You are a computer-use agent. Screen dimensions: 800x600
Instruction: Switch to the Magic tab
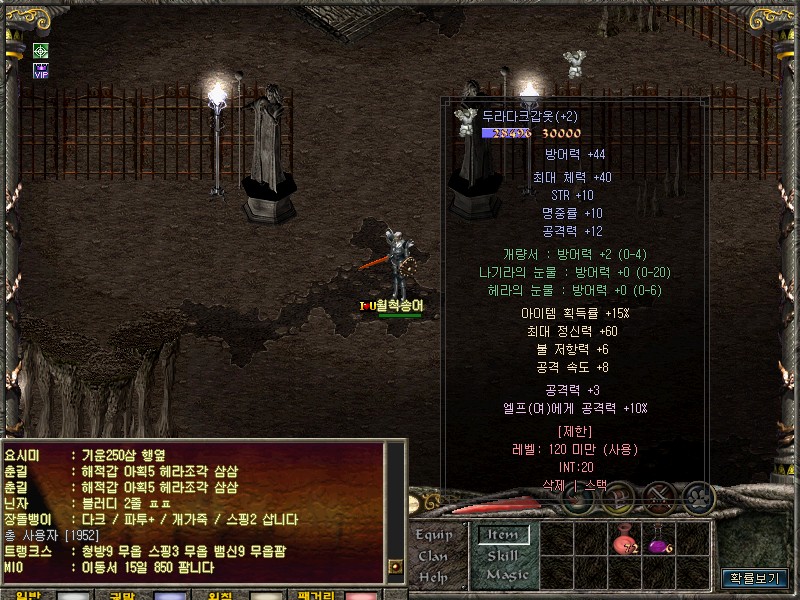point(507,575)
